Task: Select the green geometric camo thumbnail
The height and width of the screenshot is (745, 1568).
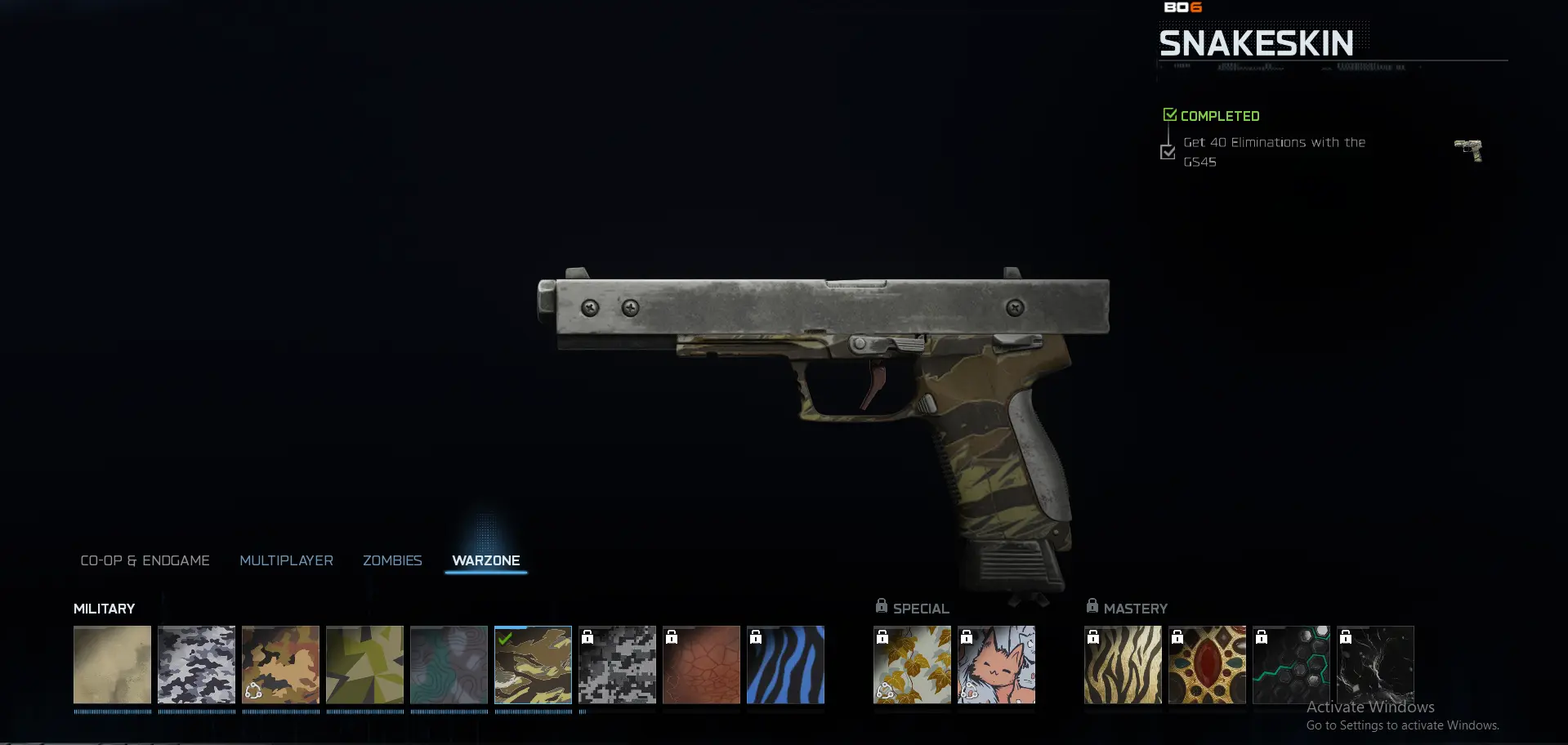Action: point(364,665)
